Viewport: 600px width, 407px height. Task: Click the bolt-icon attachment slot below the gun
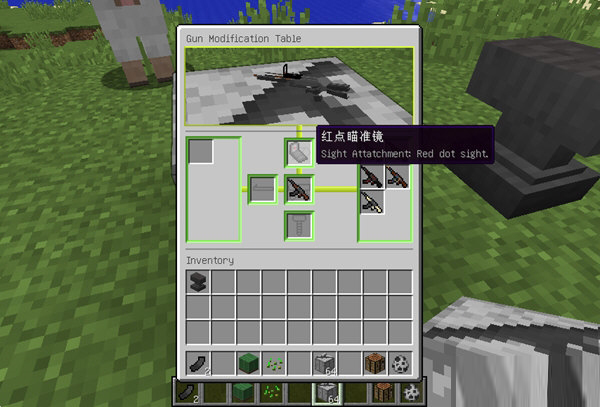coord(300,224)
